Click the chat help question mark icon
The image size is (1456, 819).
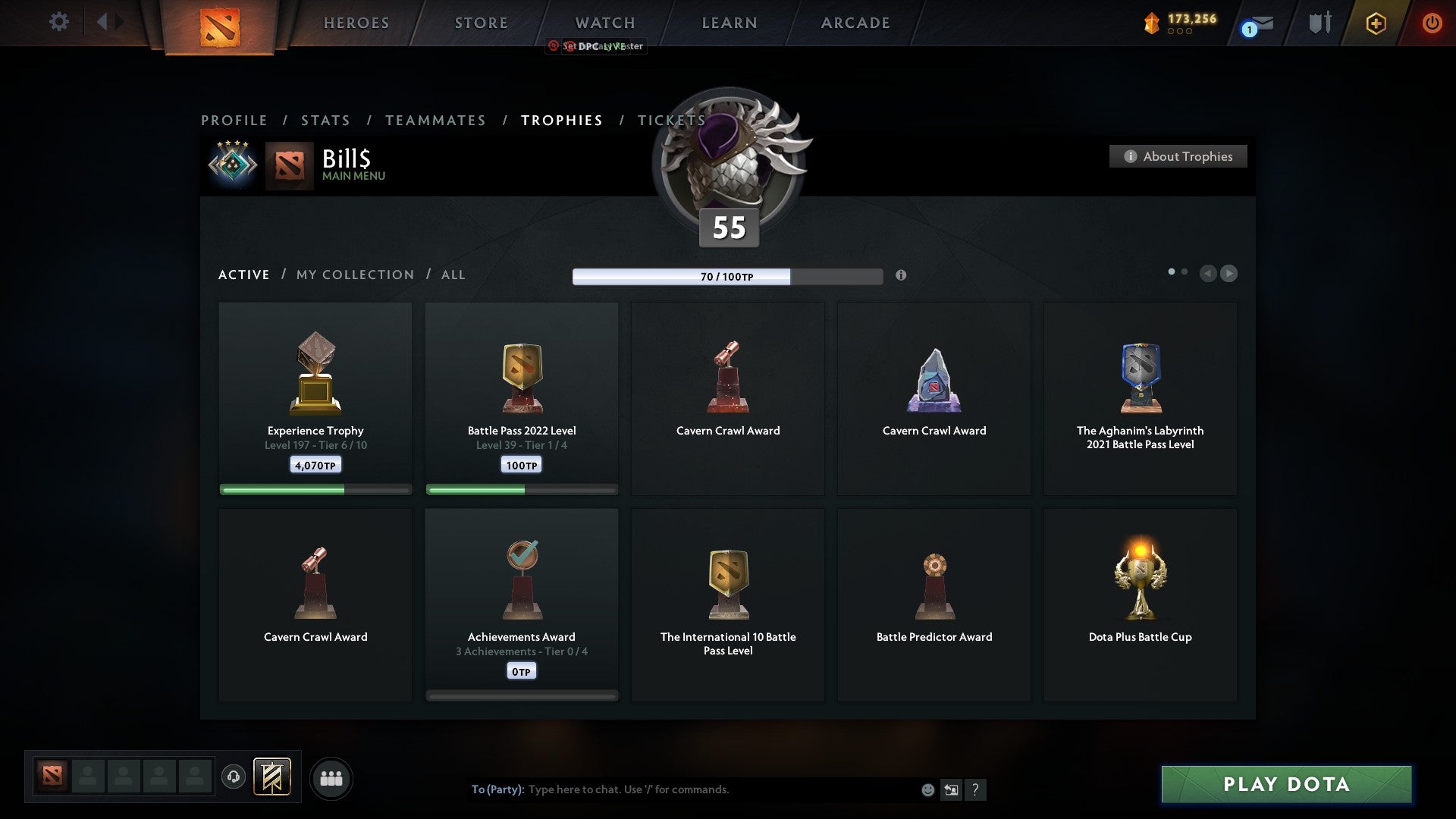(x=977, y=789)
